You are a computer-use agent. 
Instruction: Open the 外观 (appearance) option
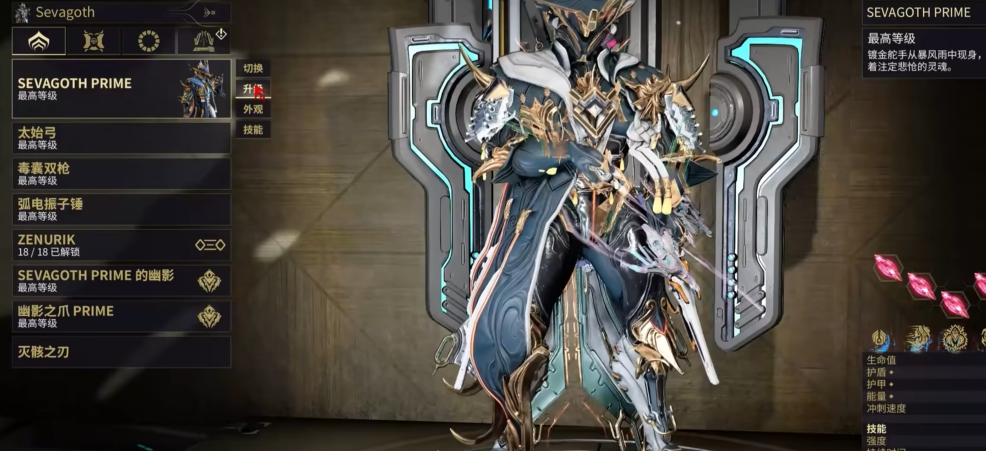[x=252, y=109]
